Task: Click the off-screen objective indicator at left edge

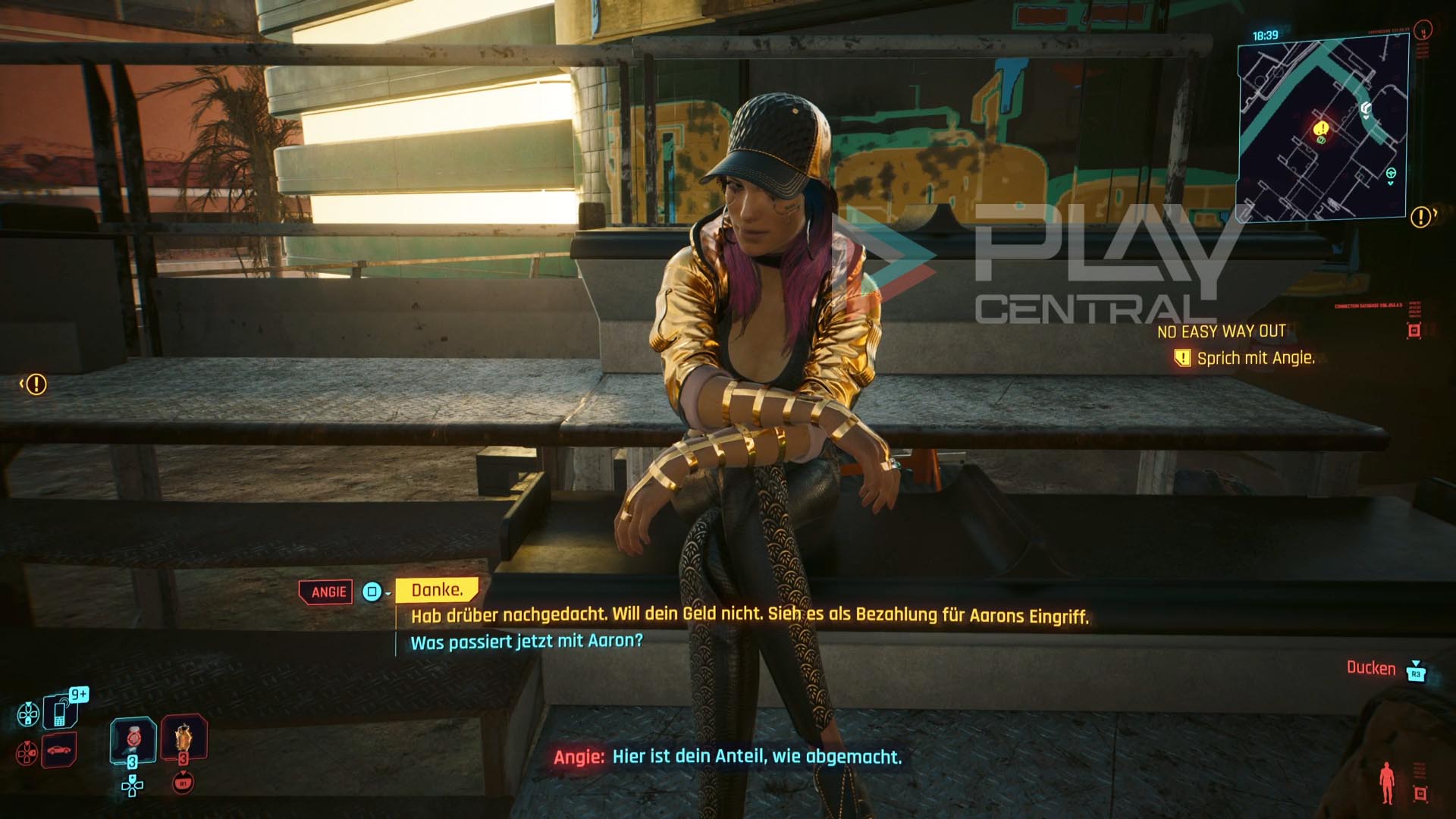Action: pos(35,384)
